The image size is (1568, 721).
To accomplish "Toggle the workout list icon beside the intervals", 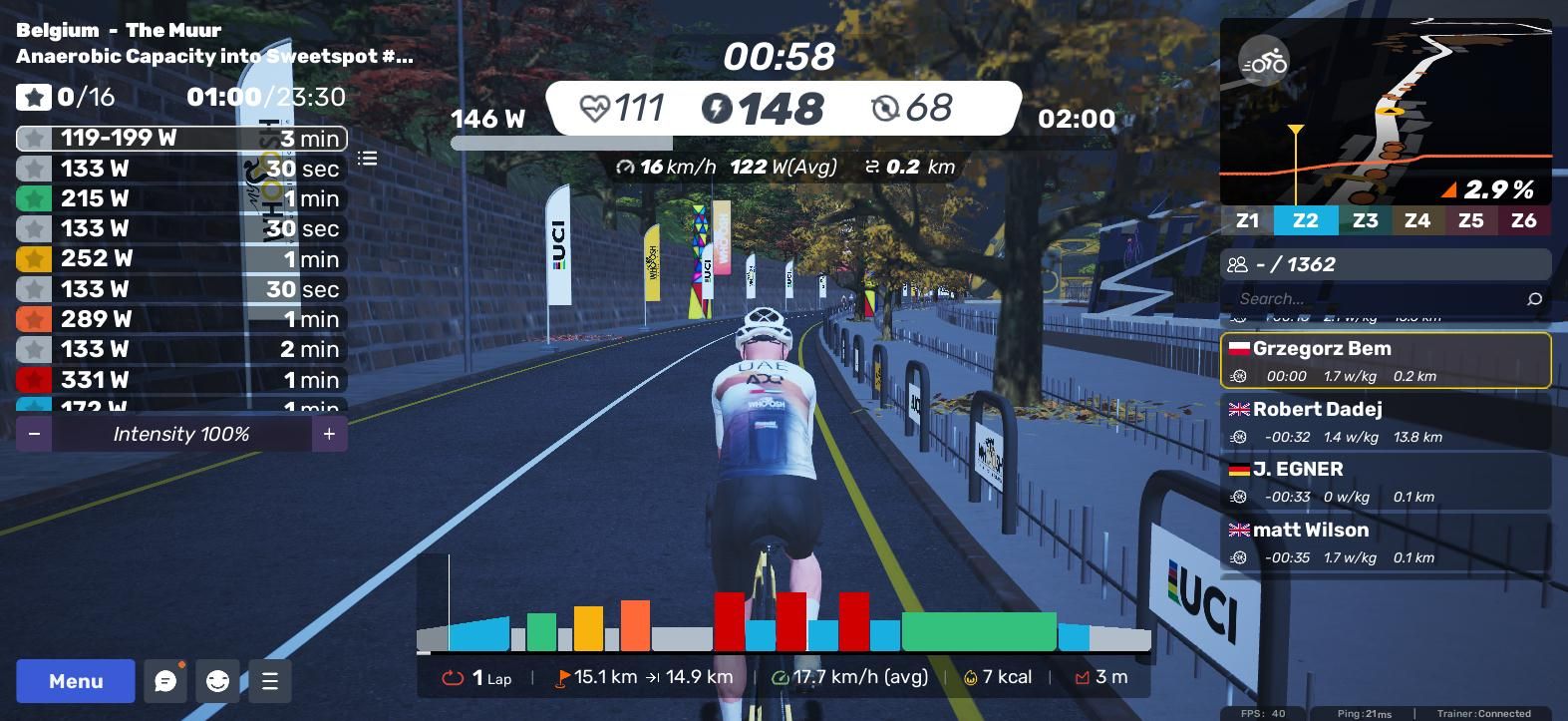I will coord(368,158).
